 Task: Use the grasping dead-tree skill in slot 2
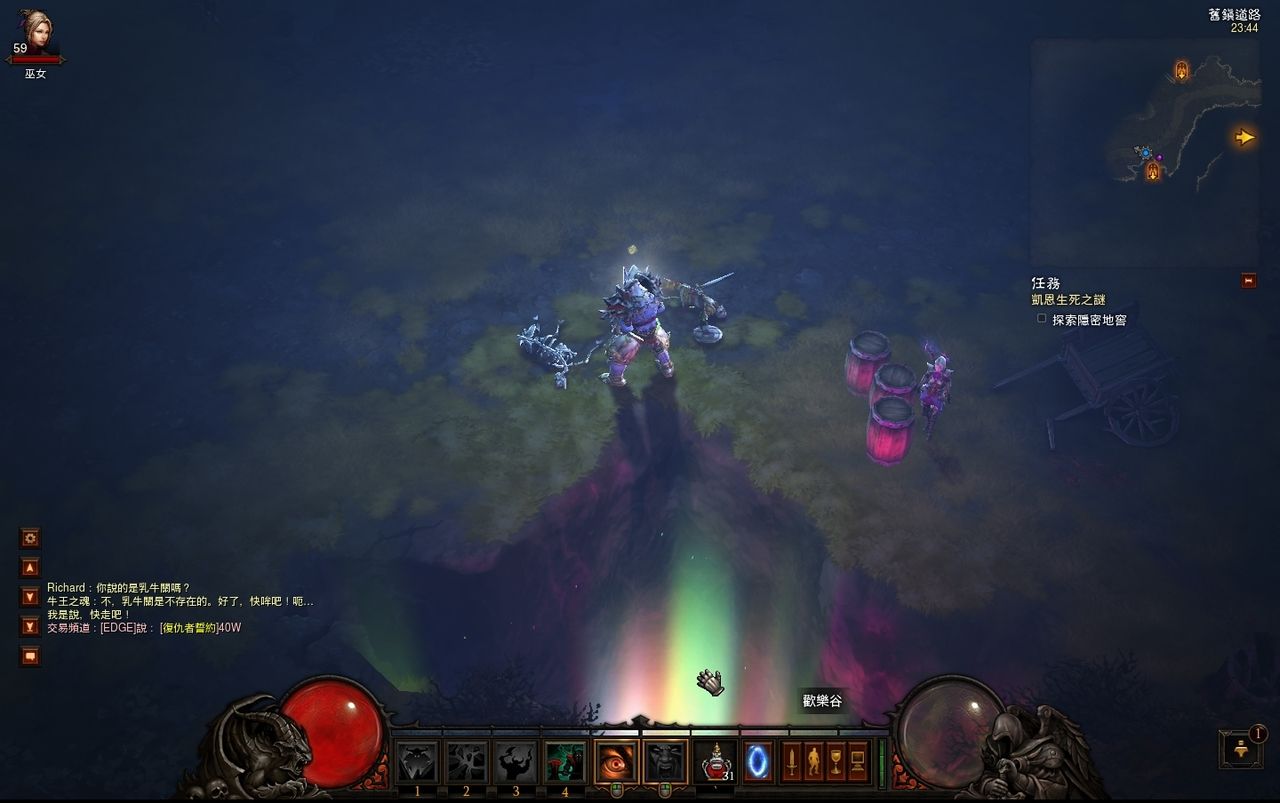tap(466, 762)
